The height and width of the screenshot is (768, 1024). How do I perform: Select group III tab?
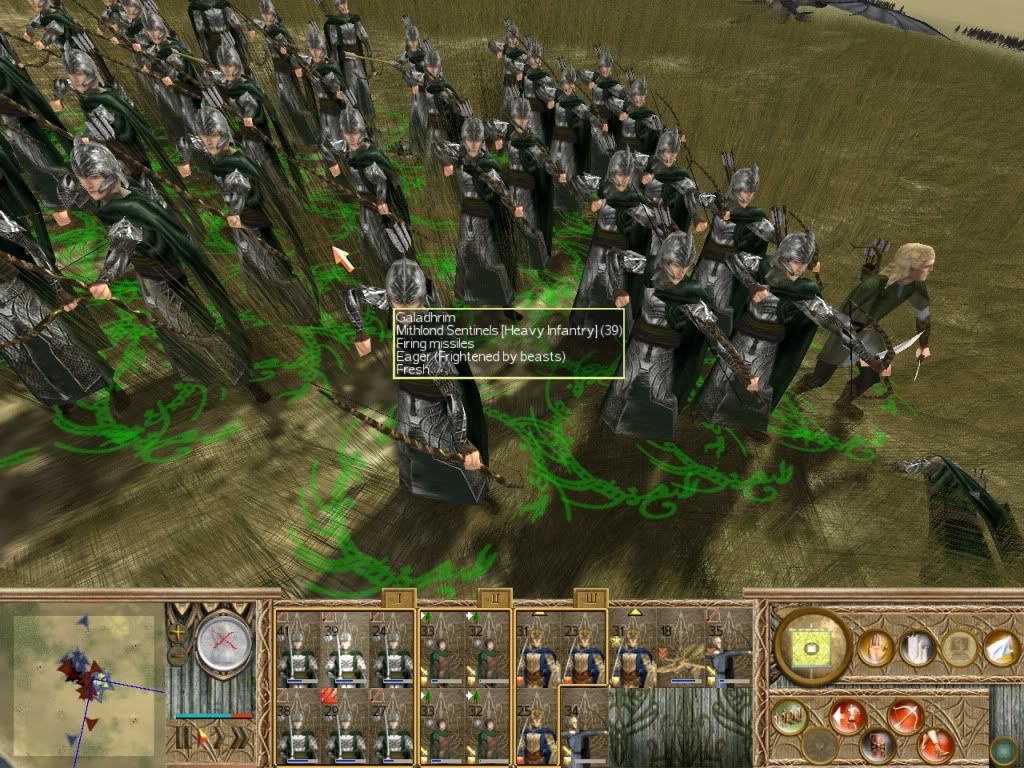(x=589, y=599)
